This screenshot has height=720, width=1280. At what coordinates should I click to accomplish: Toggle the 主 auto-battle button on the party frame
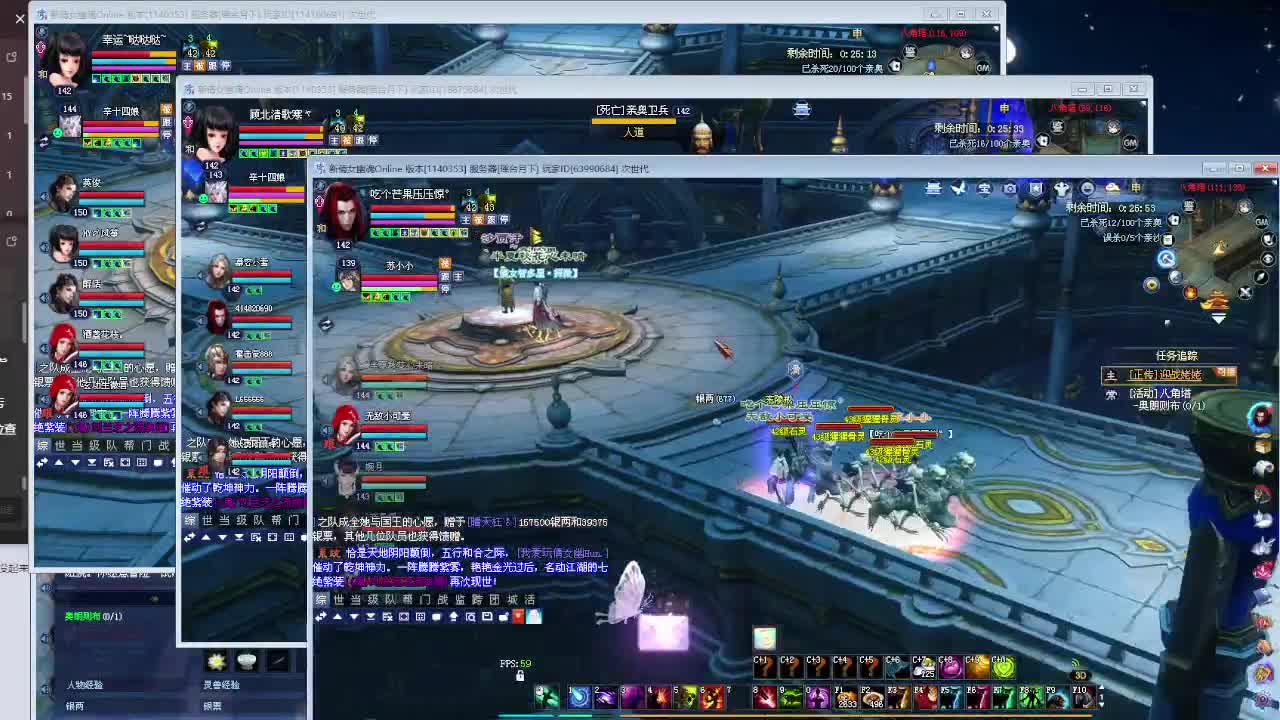pyautogui.click(x=464, y=220)
